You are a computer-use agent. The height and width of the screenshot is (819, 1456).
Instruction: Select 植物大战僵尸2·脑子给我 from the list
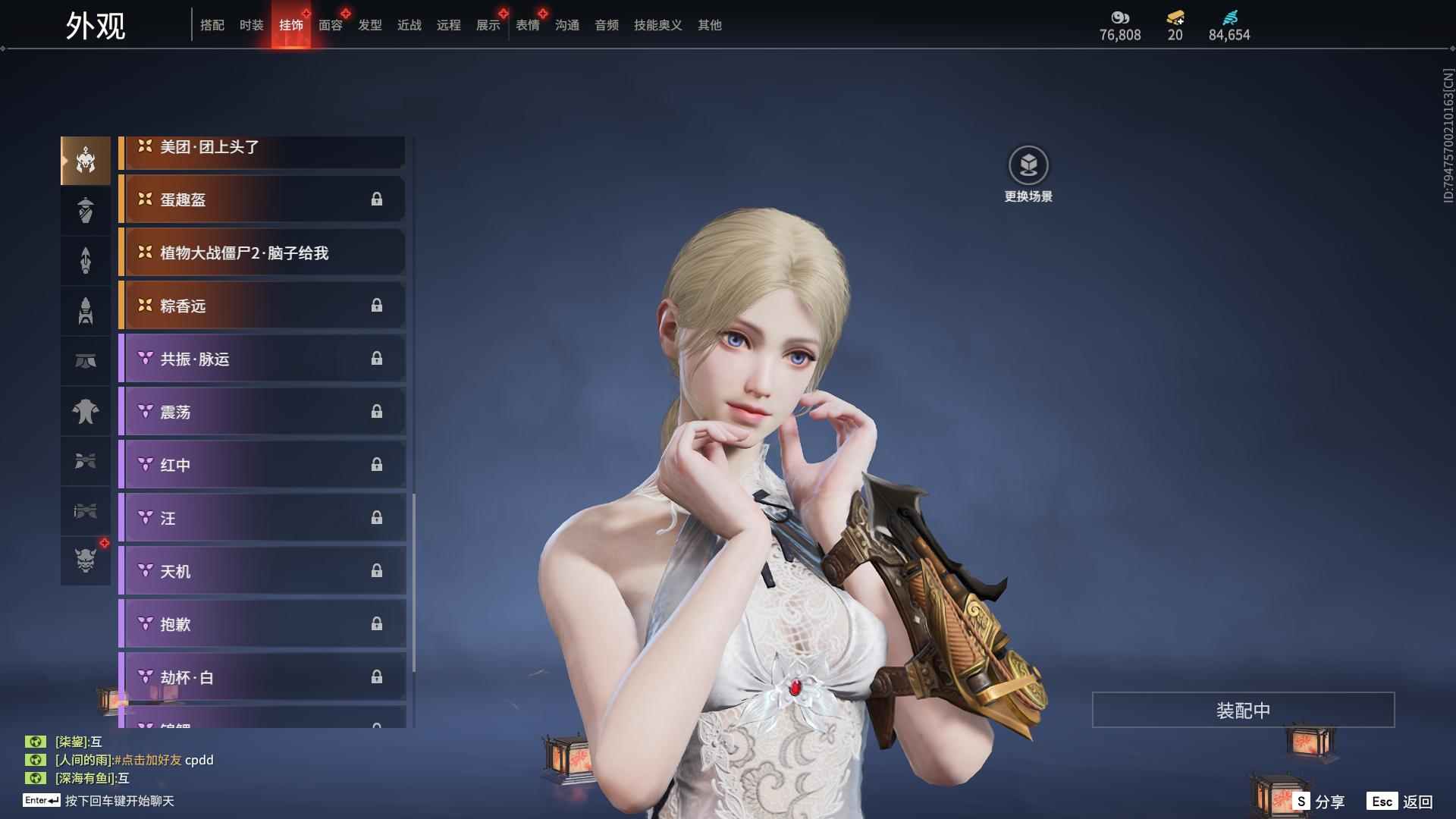click(x=262, y=253)
